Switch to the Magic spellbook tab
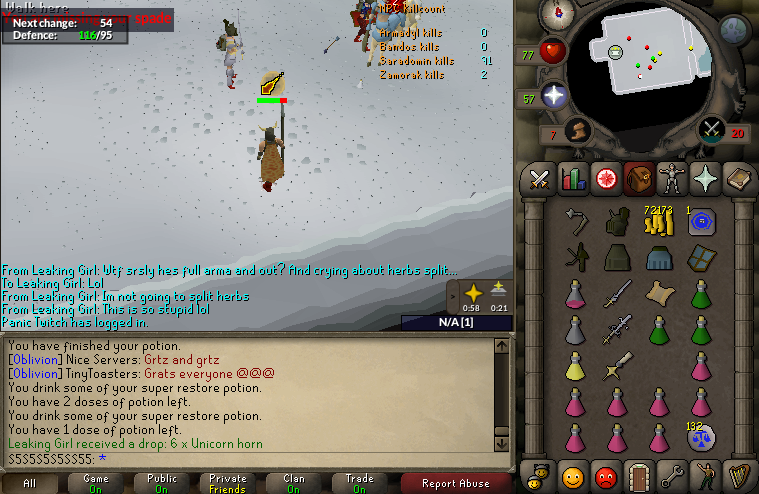759x494 pixels. (737, 180)
